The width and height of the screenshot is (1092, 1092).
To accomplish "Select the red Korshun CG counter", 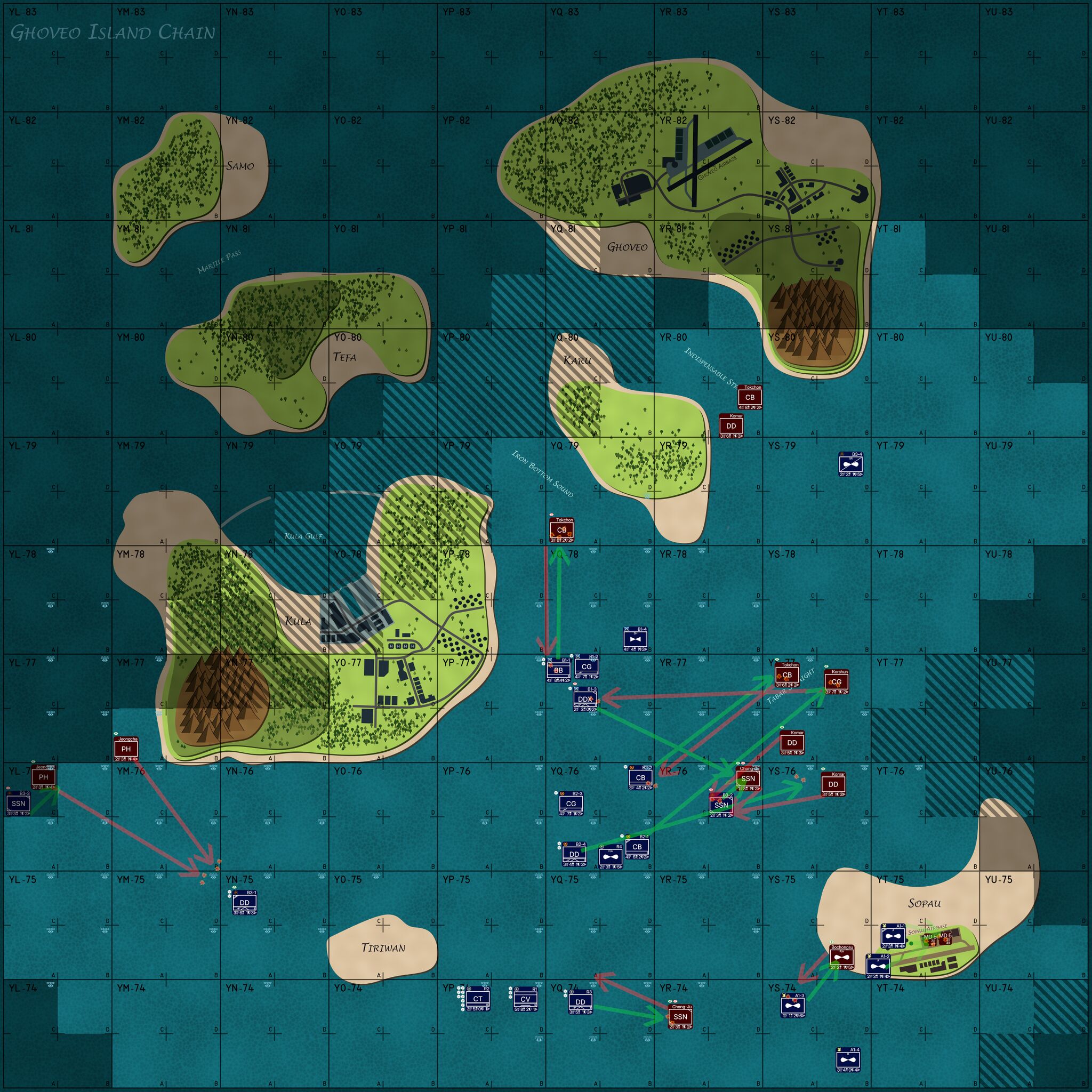I will pyautogui.click(x=837, y=682).
